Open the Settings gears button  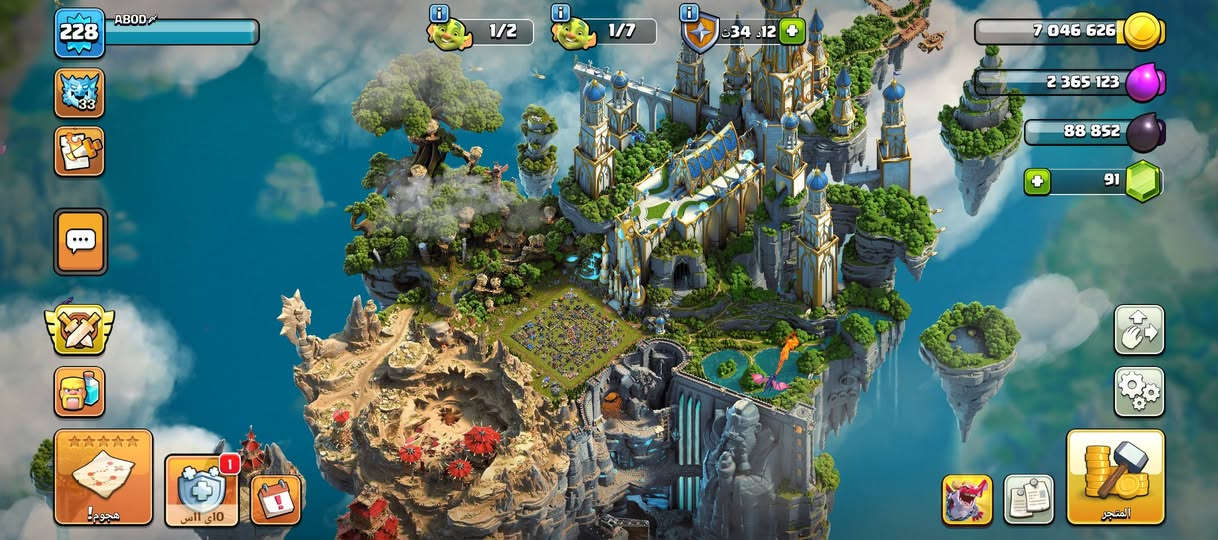point(1139,391)
